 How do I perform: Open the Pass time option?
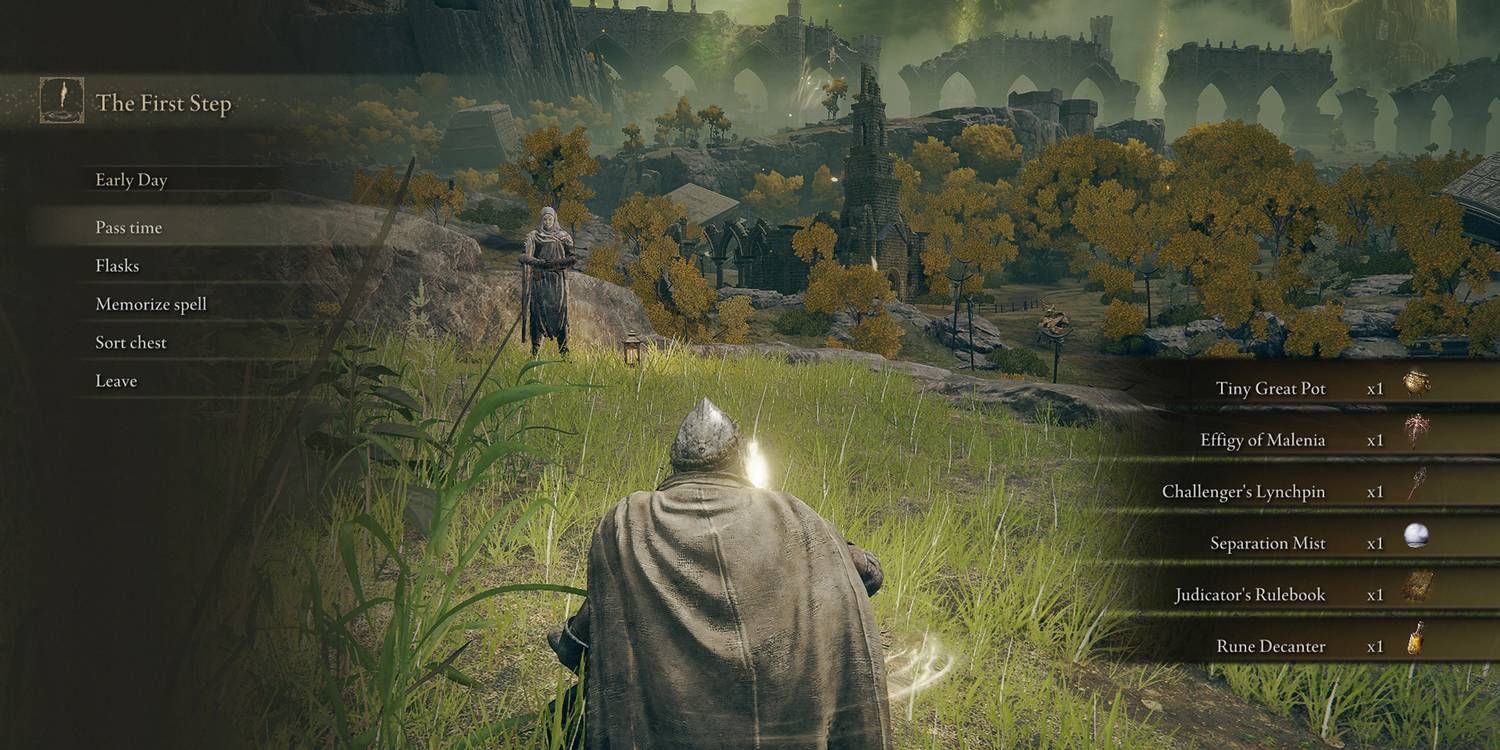click(x=130, y=227)
